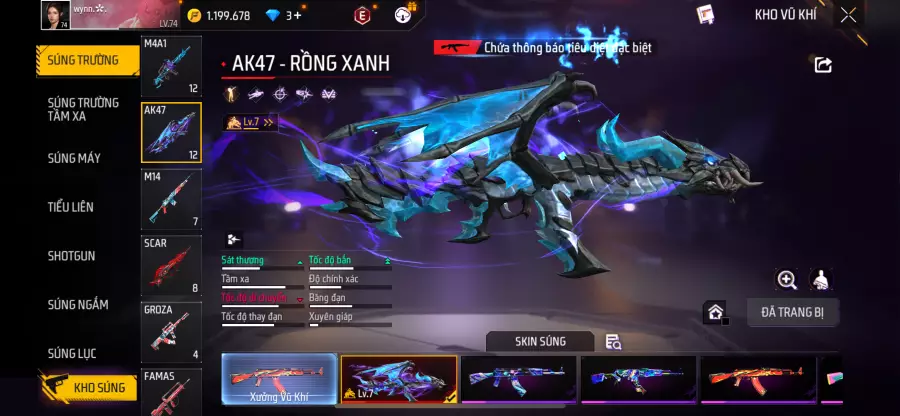This screenshot has width=900, height=416.
Task: Open the Skin Súng tab
Action: point(540,342)
